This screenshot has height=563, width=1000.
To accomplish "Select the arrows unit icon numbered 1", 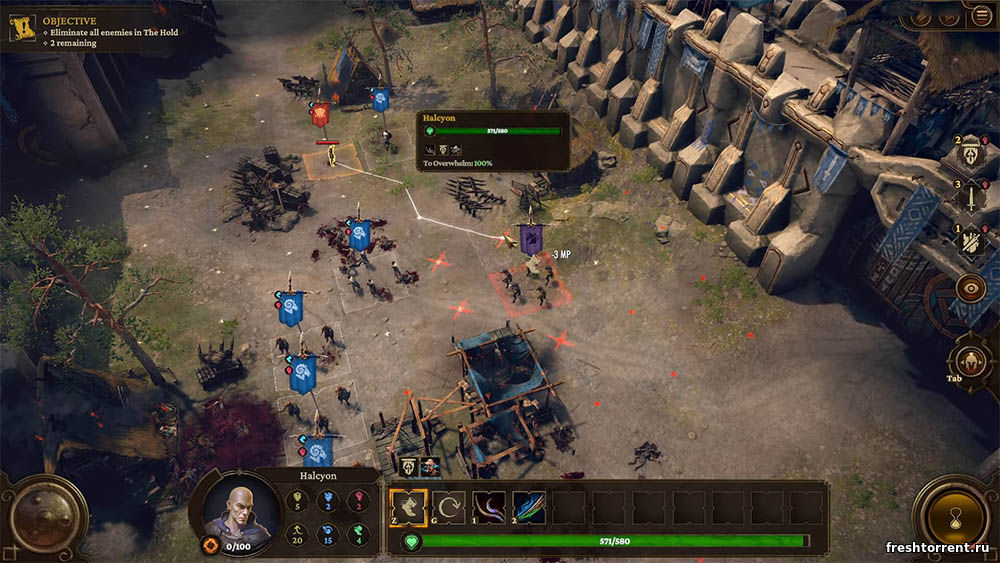I will pos(971,241).
